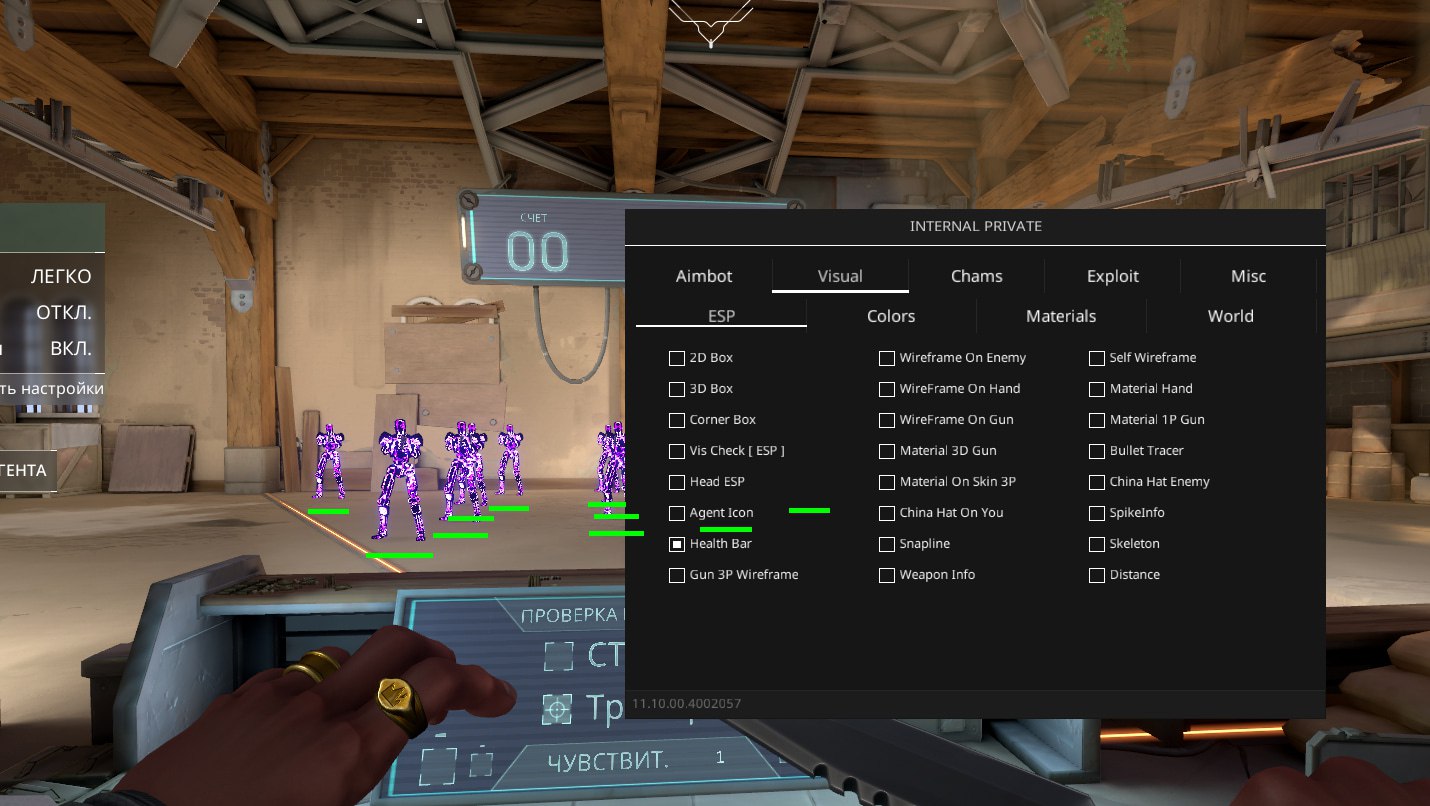This screenshot has width=1430, height=806.
Task: Enable the 2D Box checkbox
Action: point(677,358)
